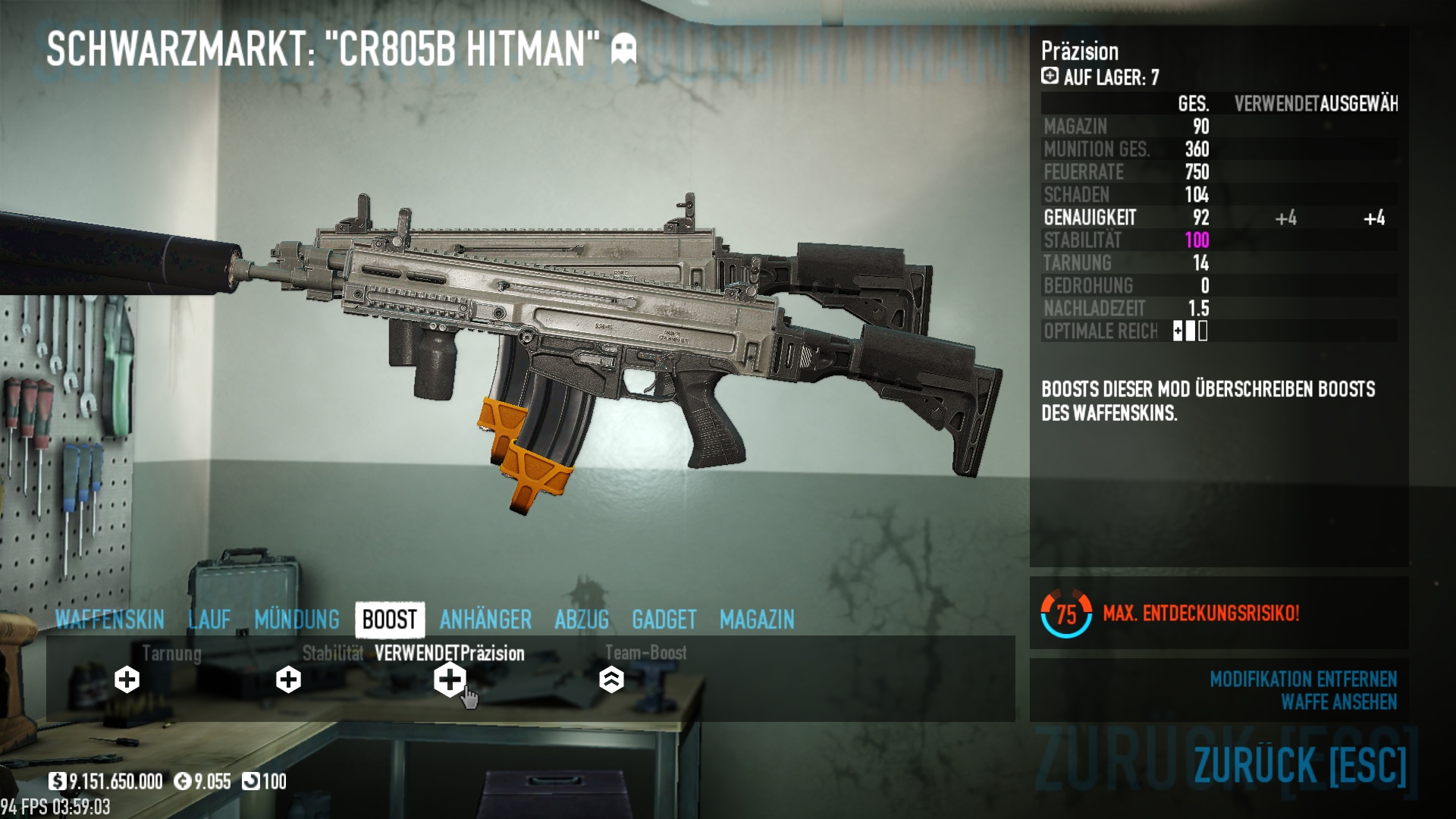Choose the Magazin tab
This screenshot has width=1456, height=819.
coord(757,620)
